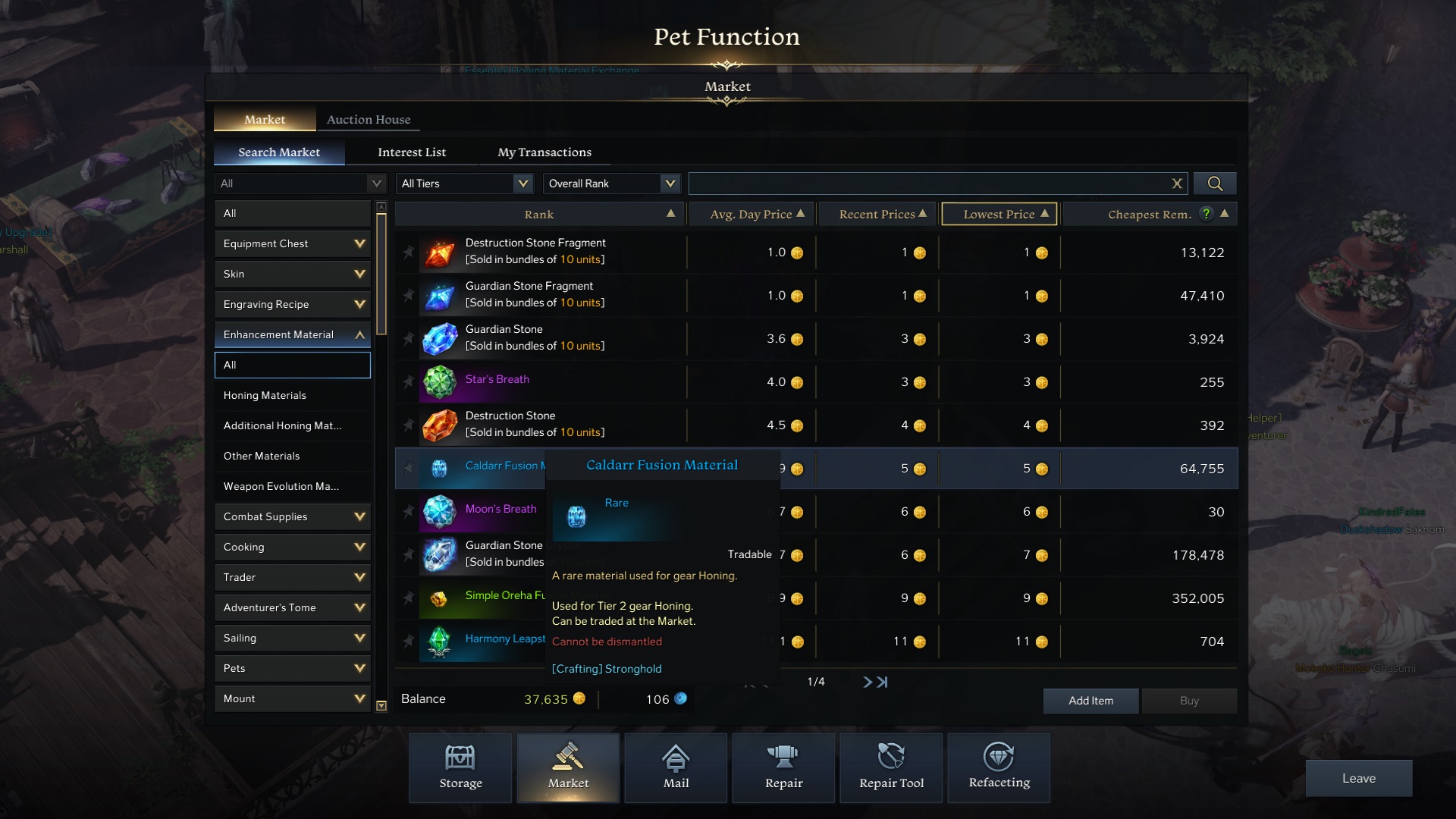Open pet Storage function
1456x819 pixels.
pyautogui.click(x=460, y=767)
